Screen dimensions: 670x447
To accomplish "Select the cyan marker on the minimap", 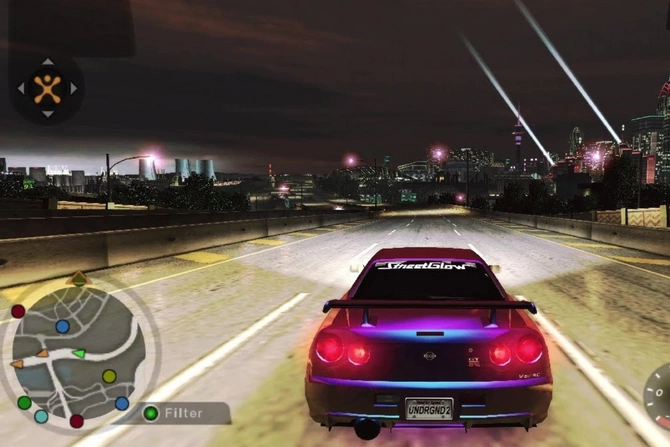I will click(41, 416).
